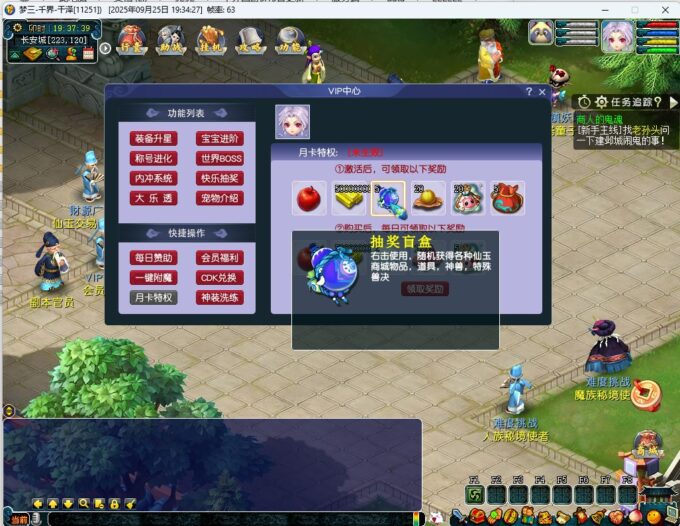Open 会员福利 member benefits
This screenshot has width=680, height=526.
(220, 258)
